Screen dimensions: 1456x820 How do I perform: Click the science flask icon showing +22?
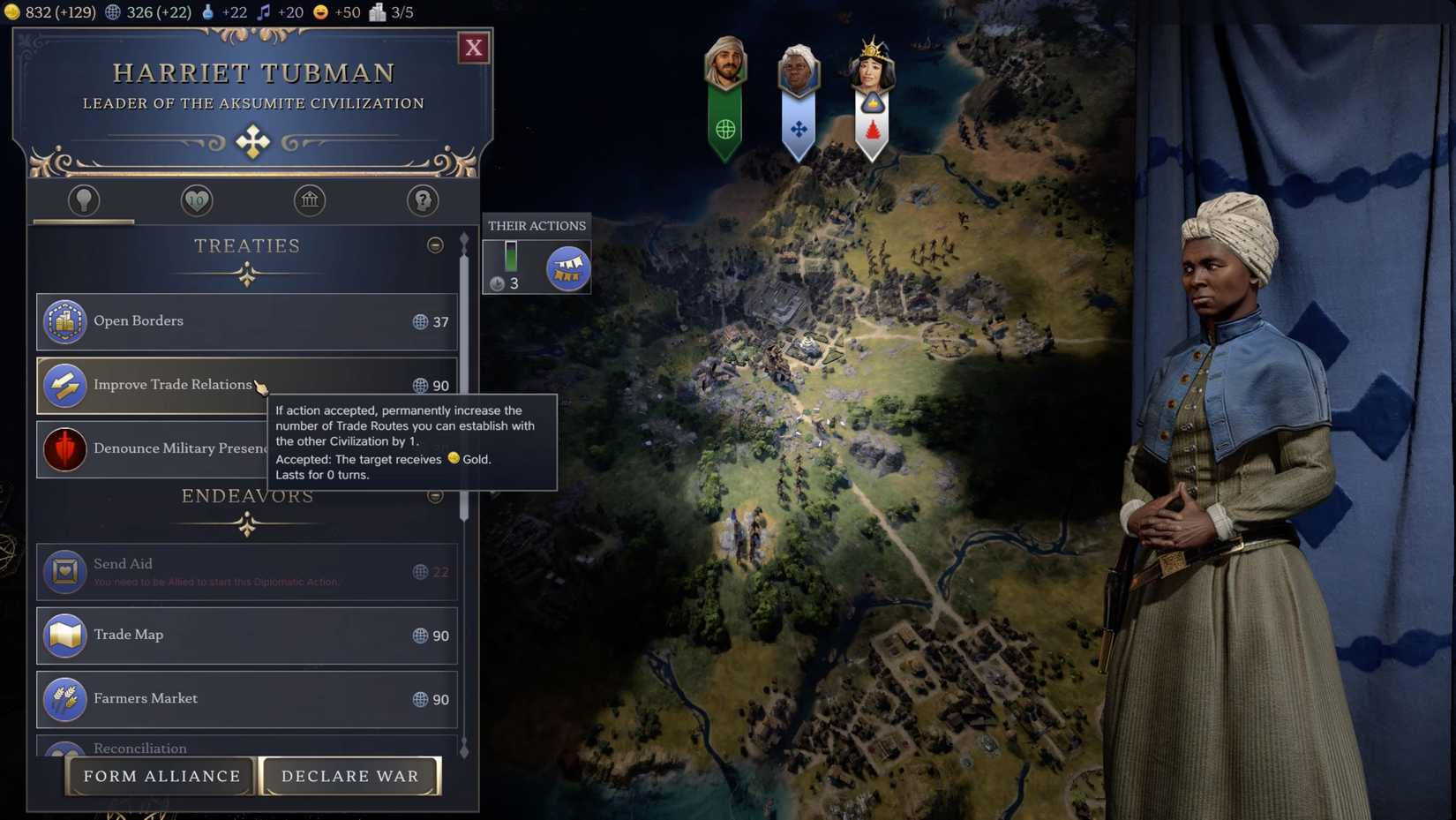click(208, 12)
